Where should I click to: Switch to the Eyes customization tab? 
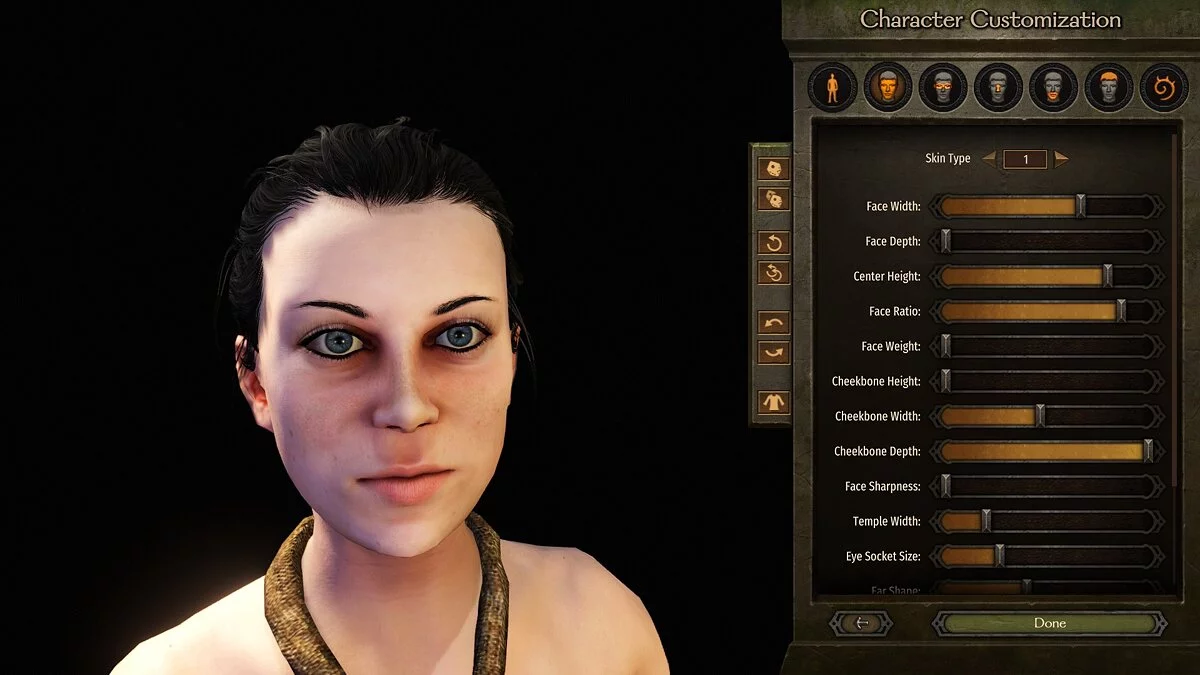point(942,88)
